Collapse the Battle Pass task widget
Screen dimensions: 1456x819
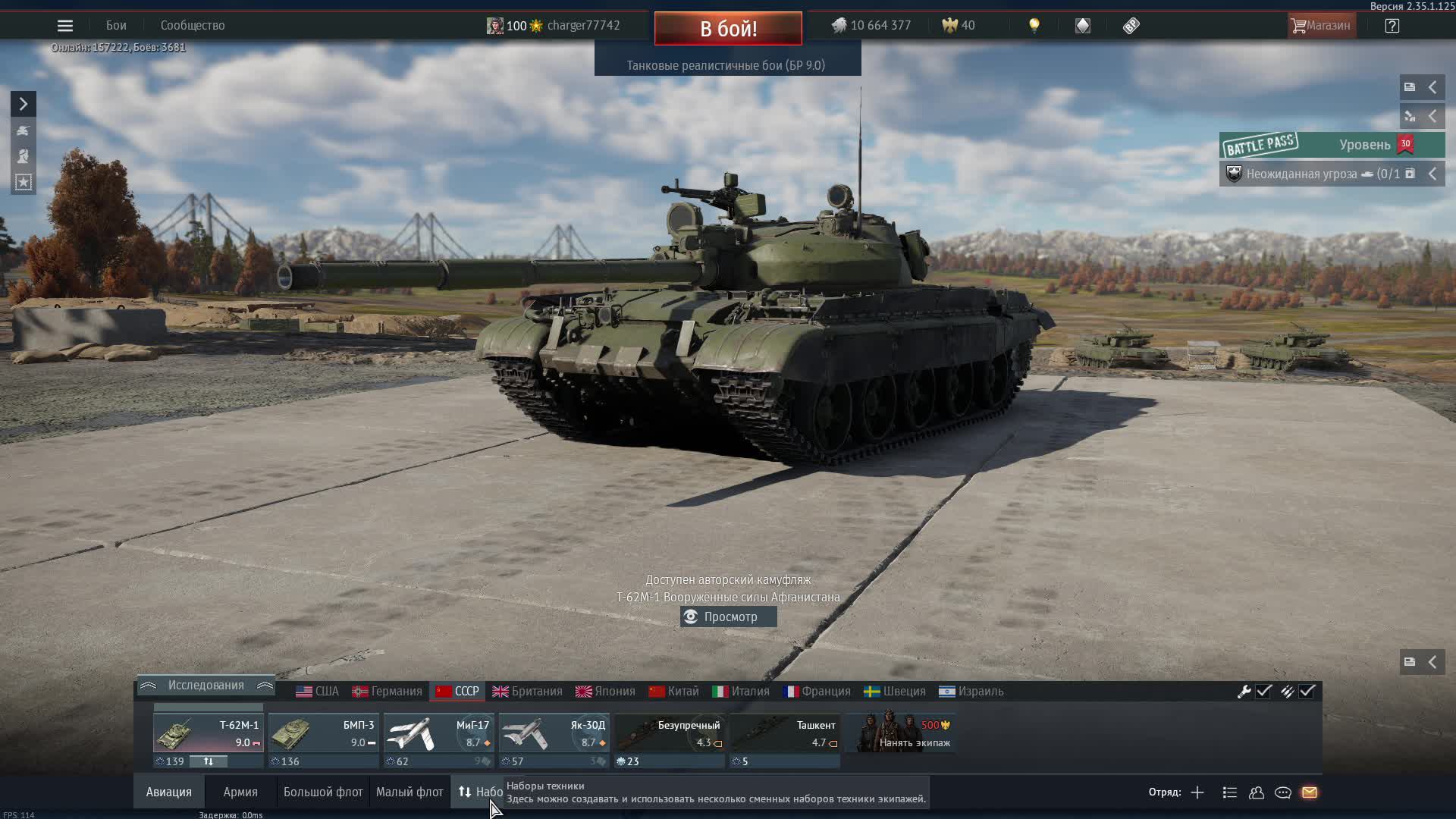(1432, 173)
